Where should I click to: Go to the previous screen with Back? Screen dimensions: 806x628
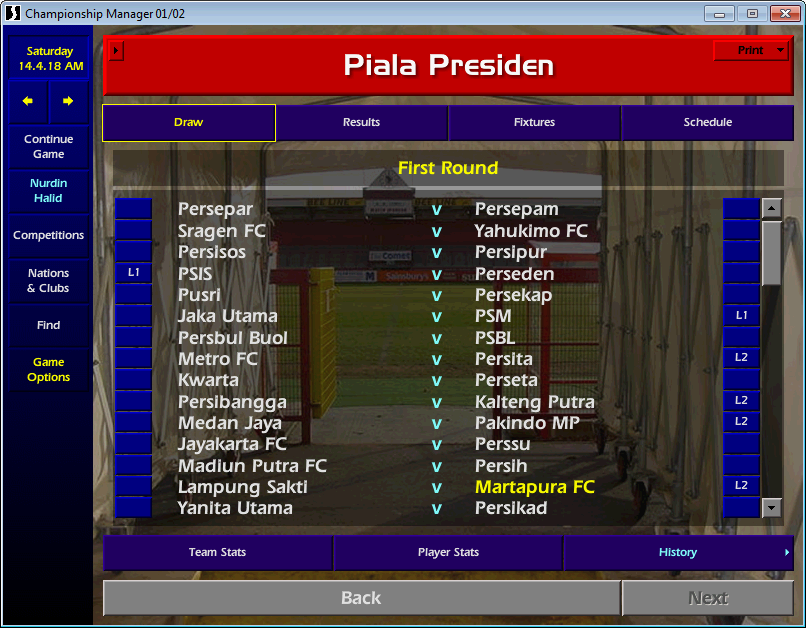[361, 598]
